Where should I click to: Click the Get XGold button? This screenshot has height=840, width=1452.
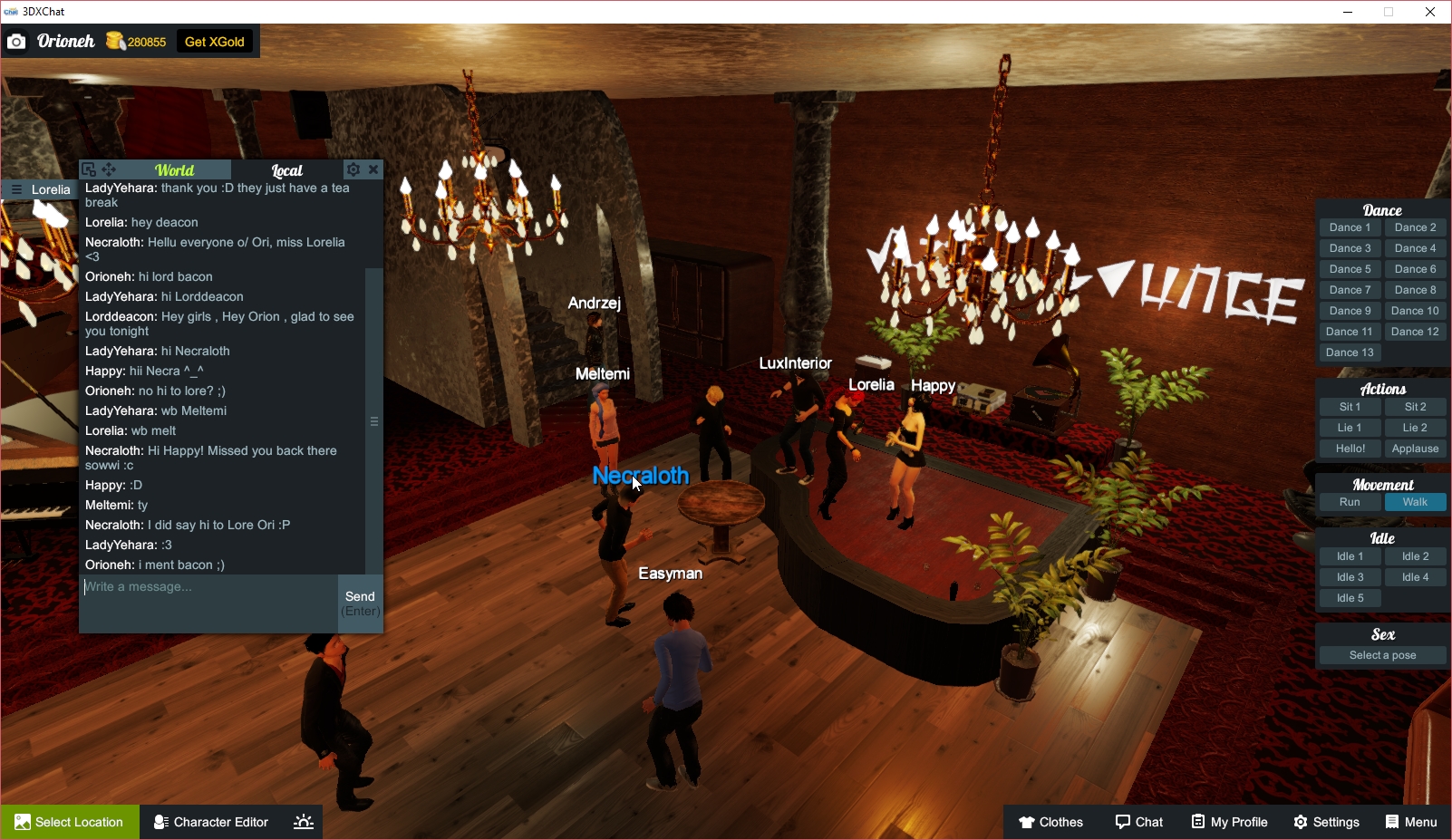[x=215, y=41]
